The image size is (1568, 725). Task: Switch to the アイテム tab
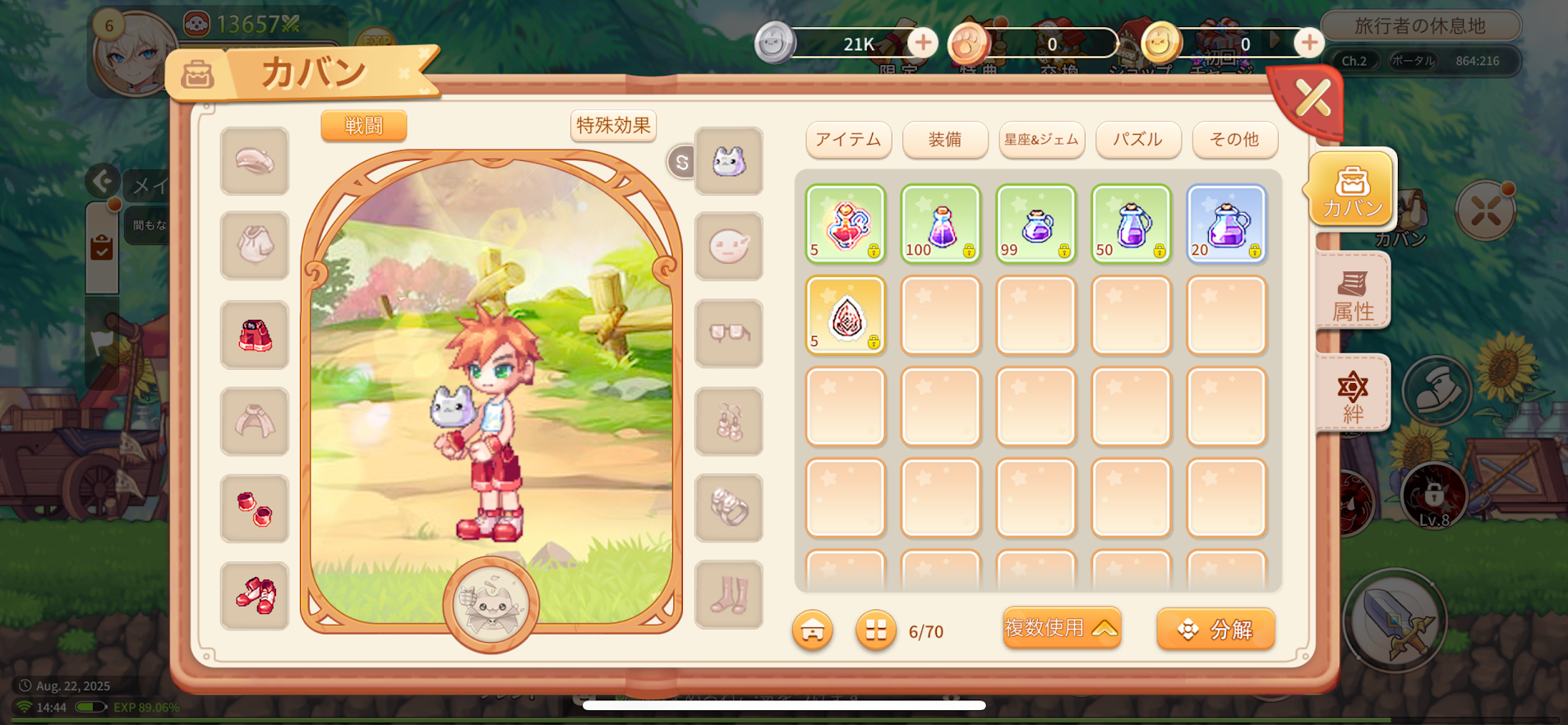click(x=848, y=139)
